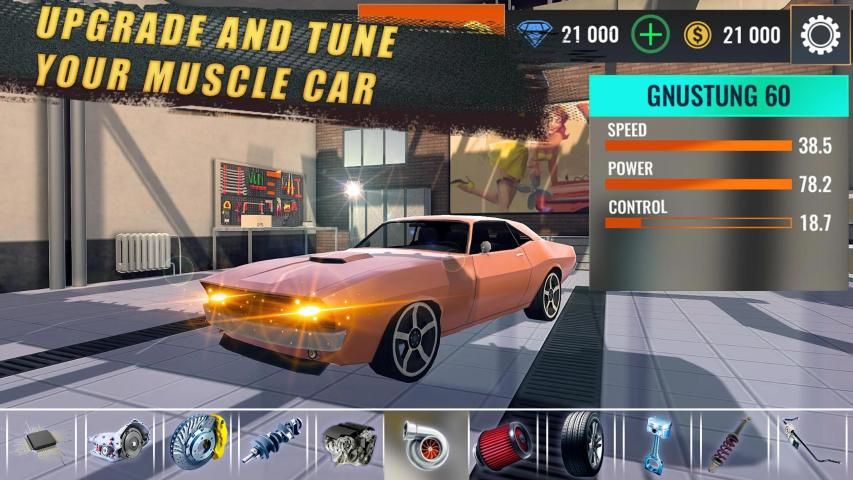Choose the red air filter upgrade
Viewport: 853px width, 480px height.
point(504,443)
